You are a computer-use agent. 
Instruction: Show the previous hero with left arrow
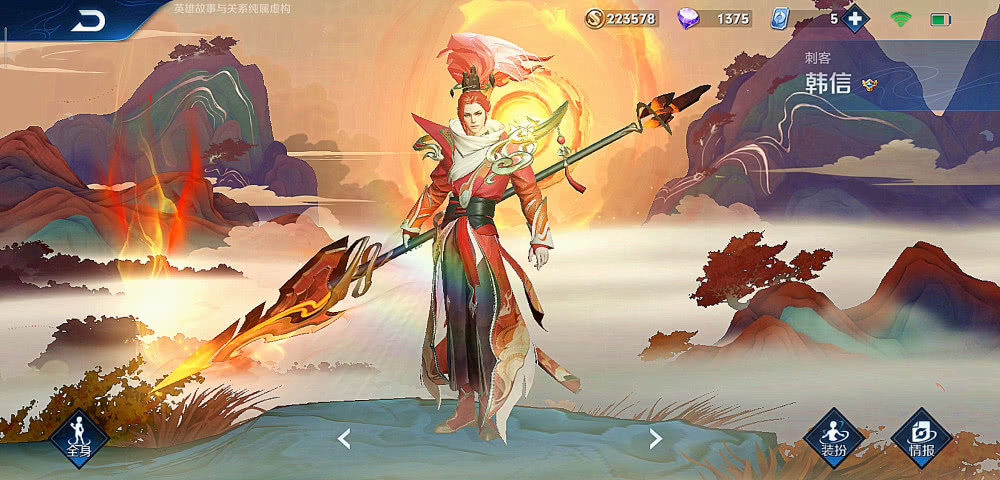click(343, 438)
